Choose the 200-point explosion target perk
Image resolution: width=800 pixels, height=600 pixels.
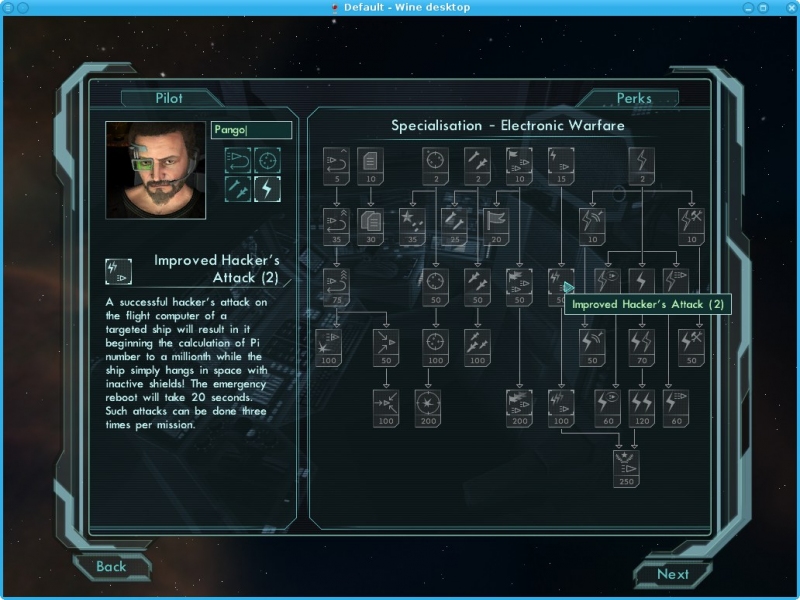[428, 408]
